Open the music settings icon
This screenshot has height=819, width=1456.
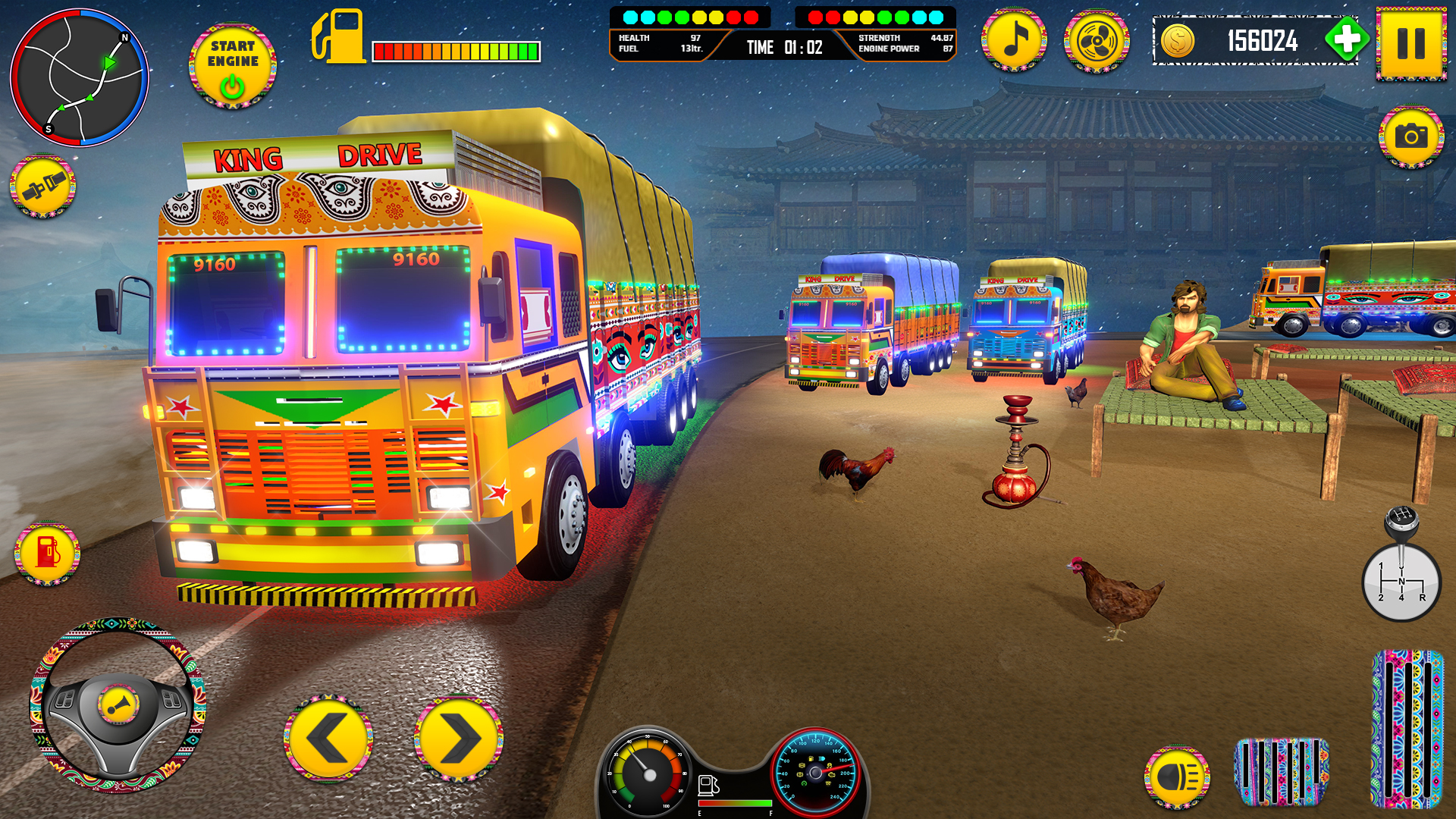click(x=1015, y=41)
